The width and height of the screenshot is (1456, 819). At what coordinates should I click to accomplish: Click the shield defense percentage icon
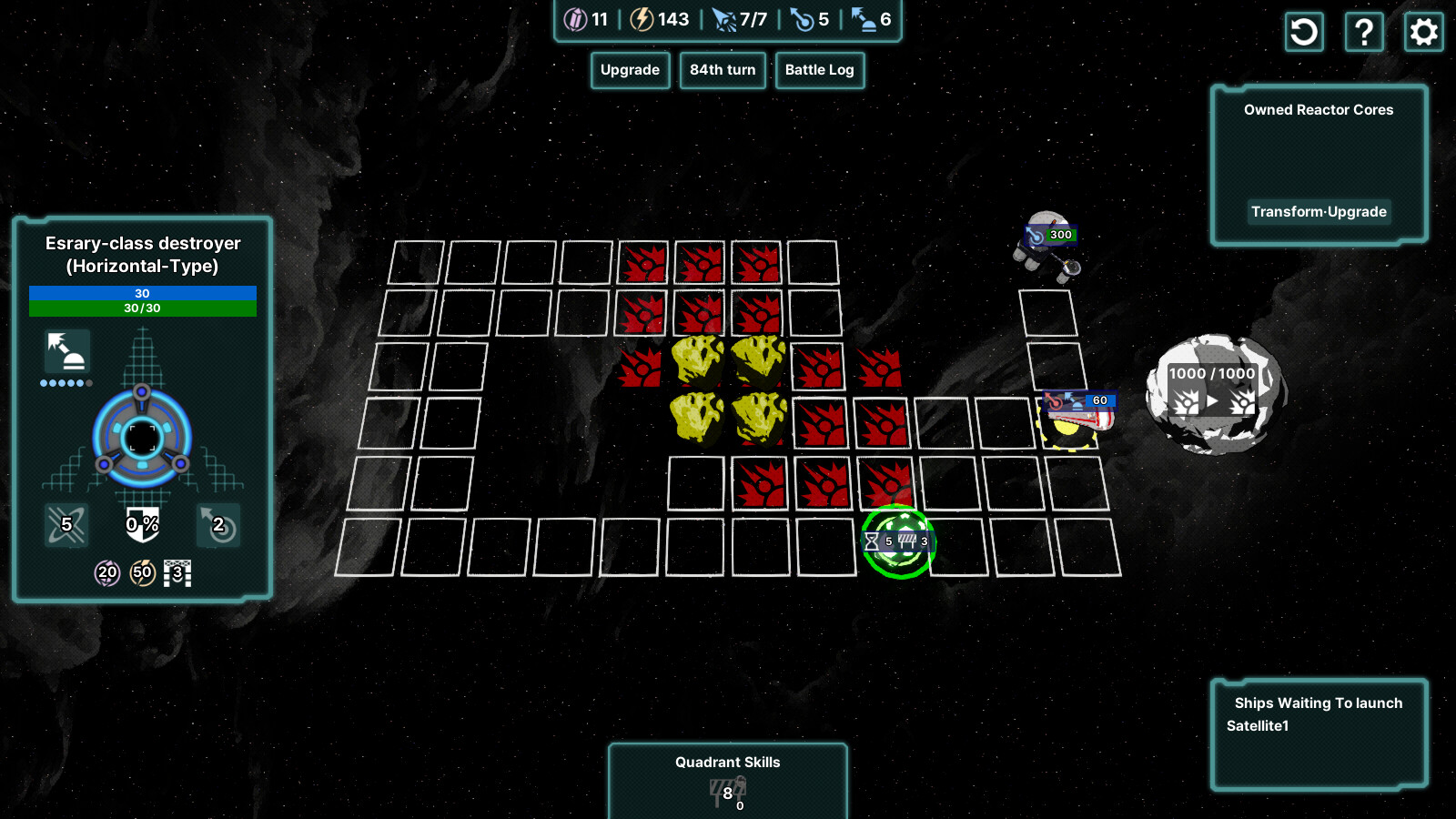(142, 525)
